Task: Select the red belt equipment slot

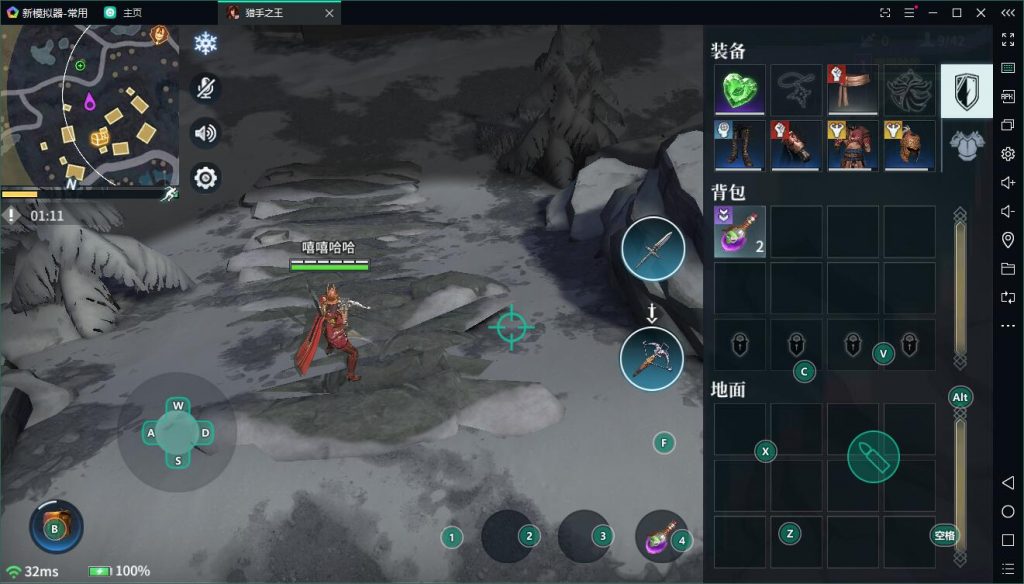Action: (853, 90)
